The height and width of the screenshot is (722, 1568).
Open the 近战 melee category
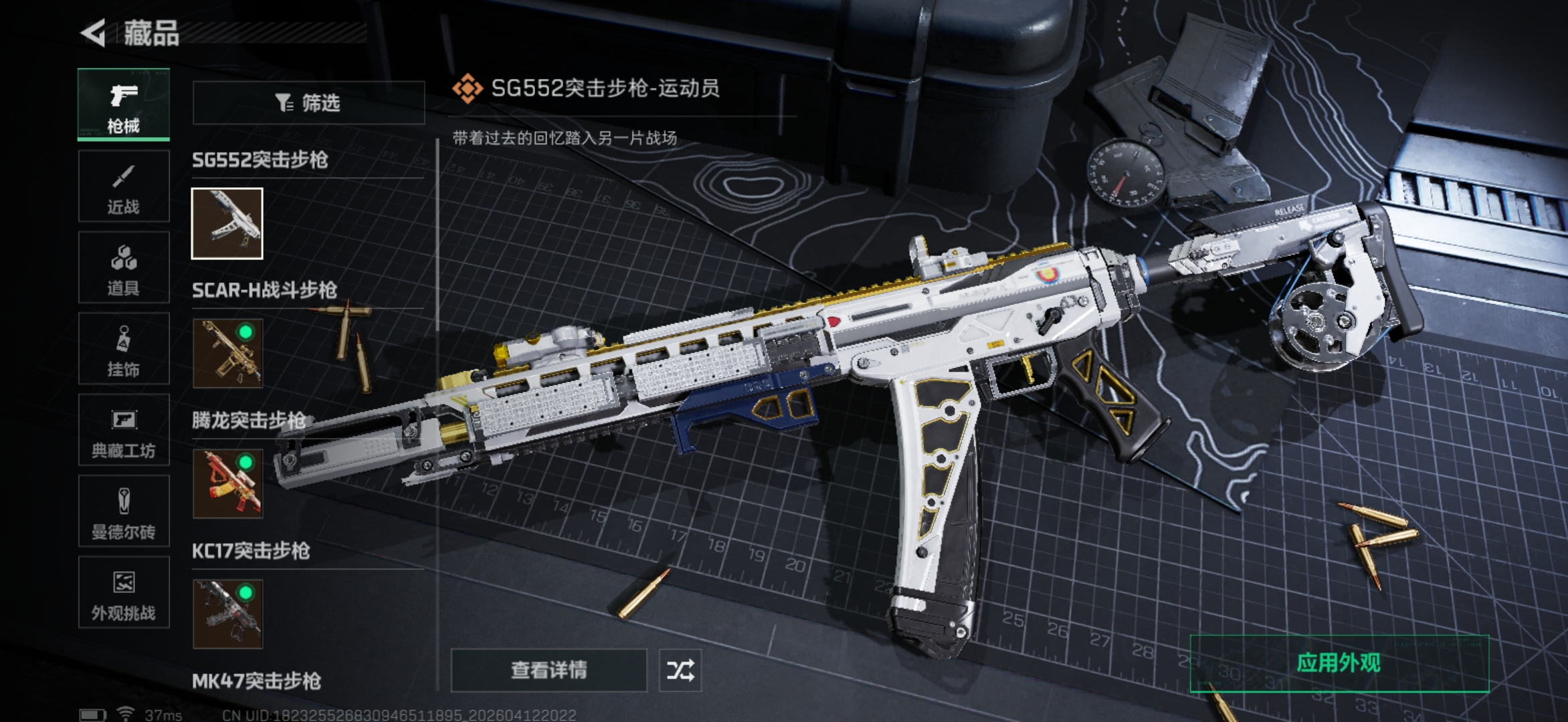point(124,187)
